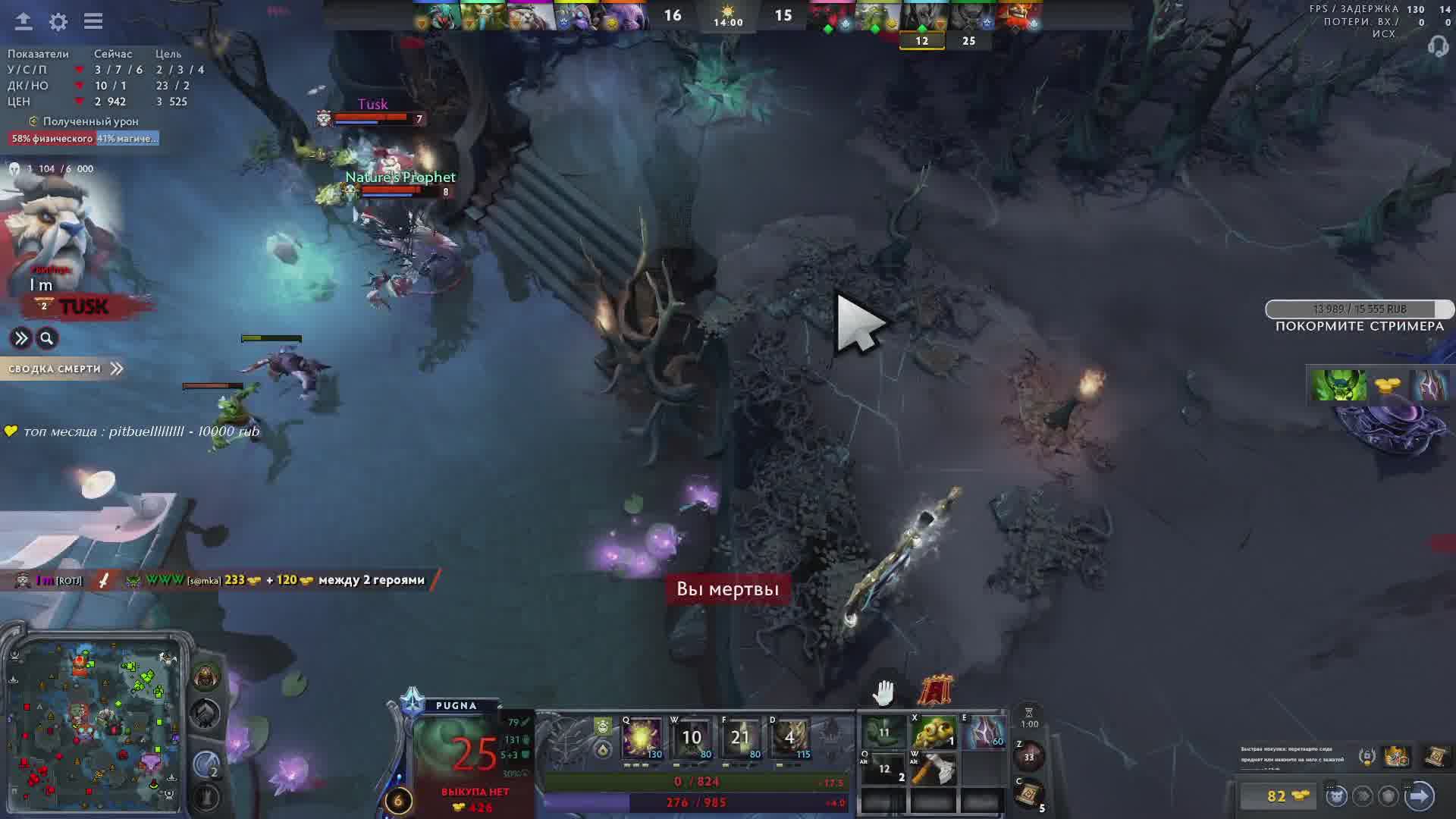Select the courier icon button
The width and height of the screenshot is (1456, 819).
coord(1336,795)
